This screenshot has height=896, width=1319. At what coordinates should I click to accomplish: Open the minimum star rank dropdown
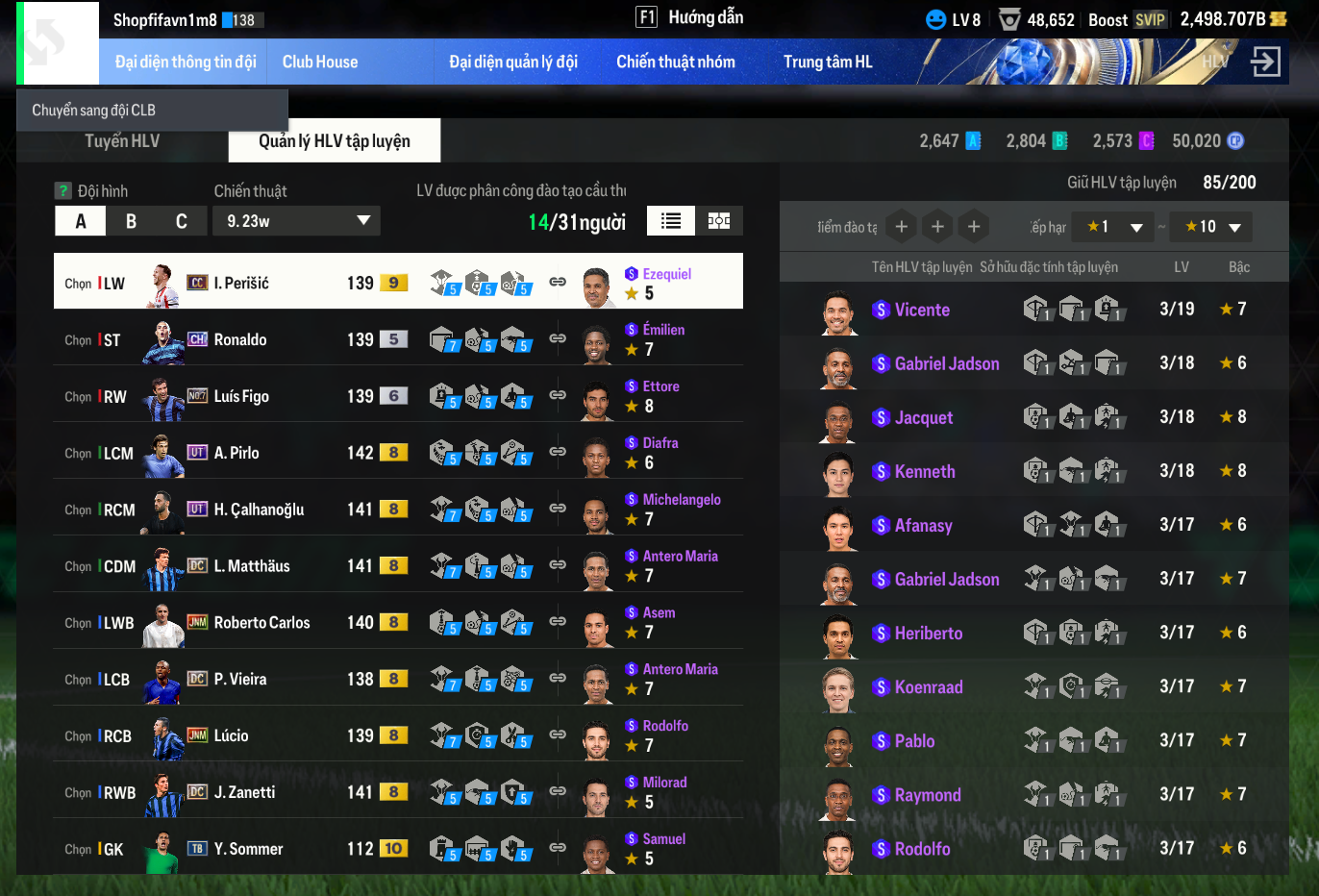1113,227
